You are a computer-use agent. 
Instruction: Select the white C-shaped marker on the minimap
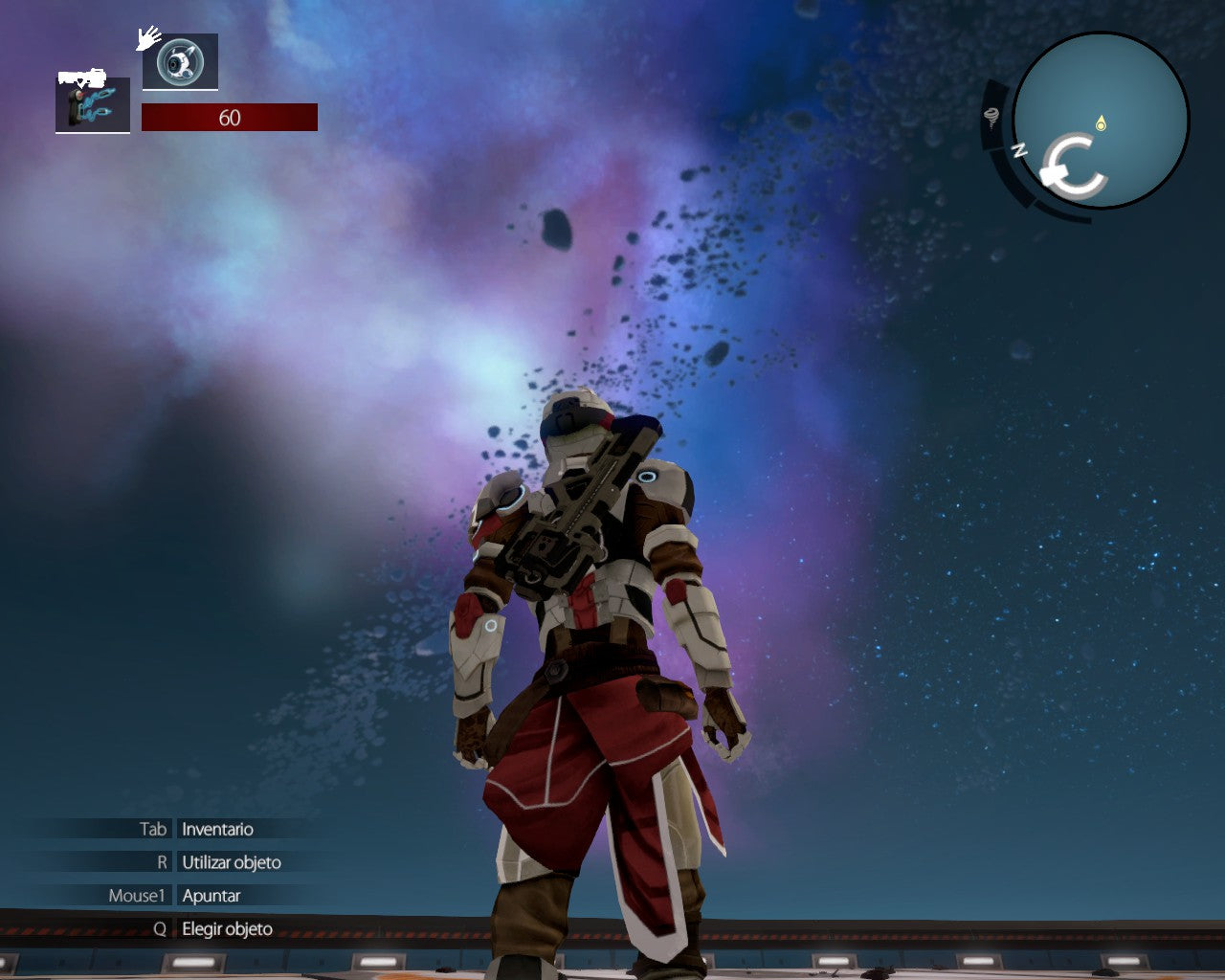click(x=1074, y=167)
